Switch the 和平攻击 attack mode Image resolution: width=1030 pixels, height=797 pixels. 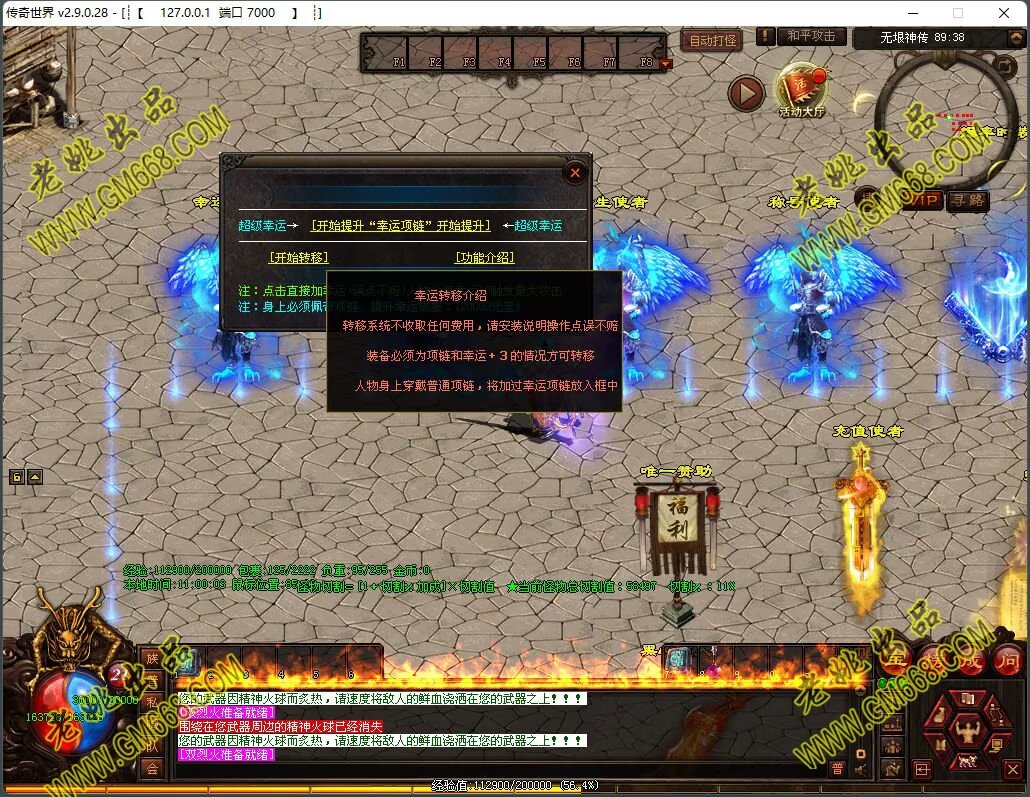coord(810,36)
